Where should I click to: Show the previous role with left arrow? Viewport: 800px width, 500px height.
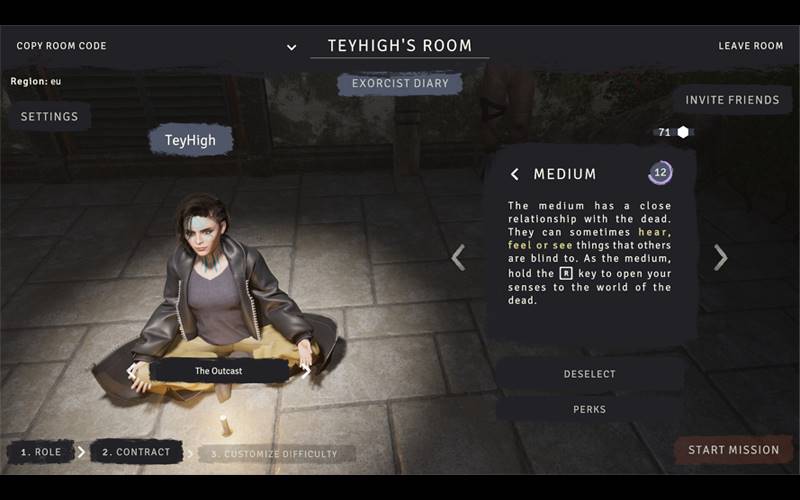click(x=458, y=258)
